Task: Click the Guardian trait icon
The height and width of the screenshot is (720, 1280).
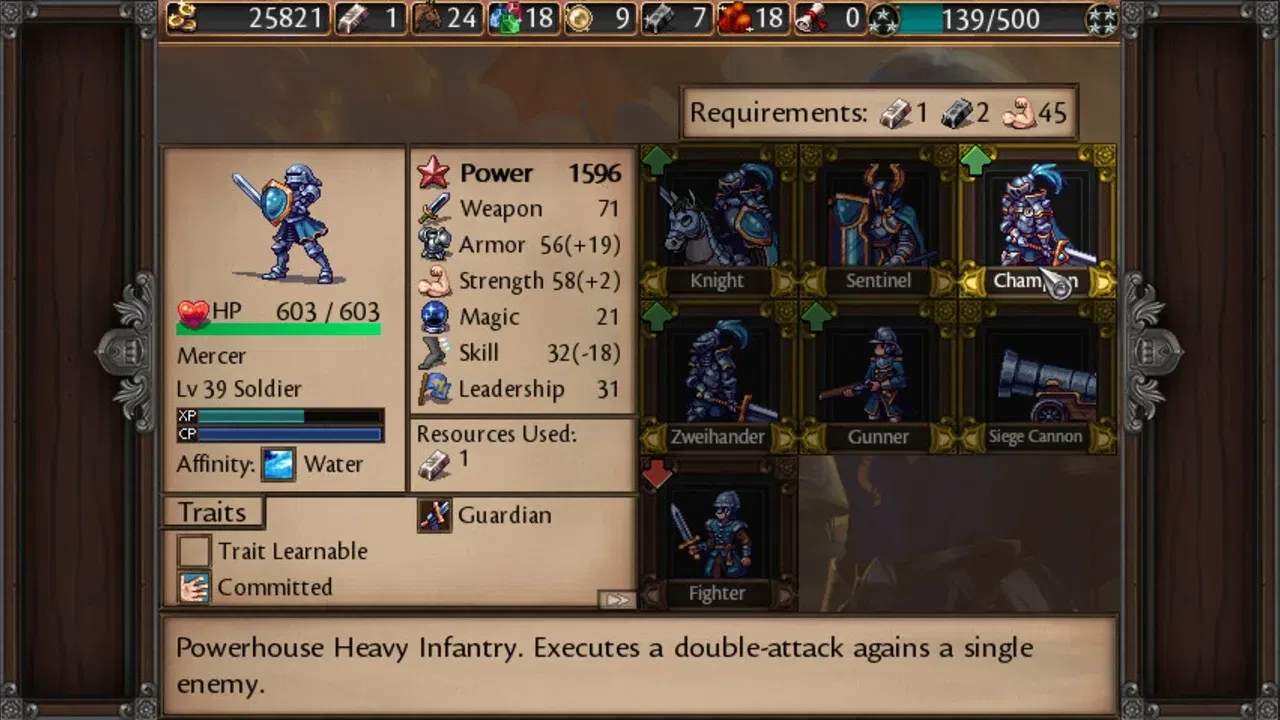Action: coord(434,514)
